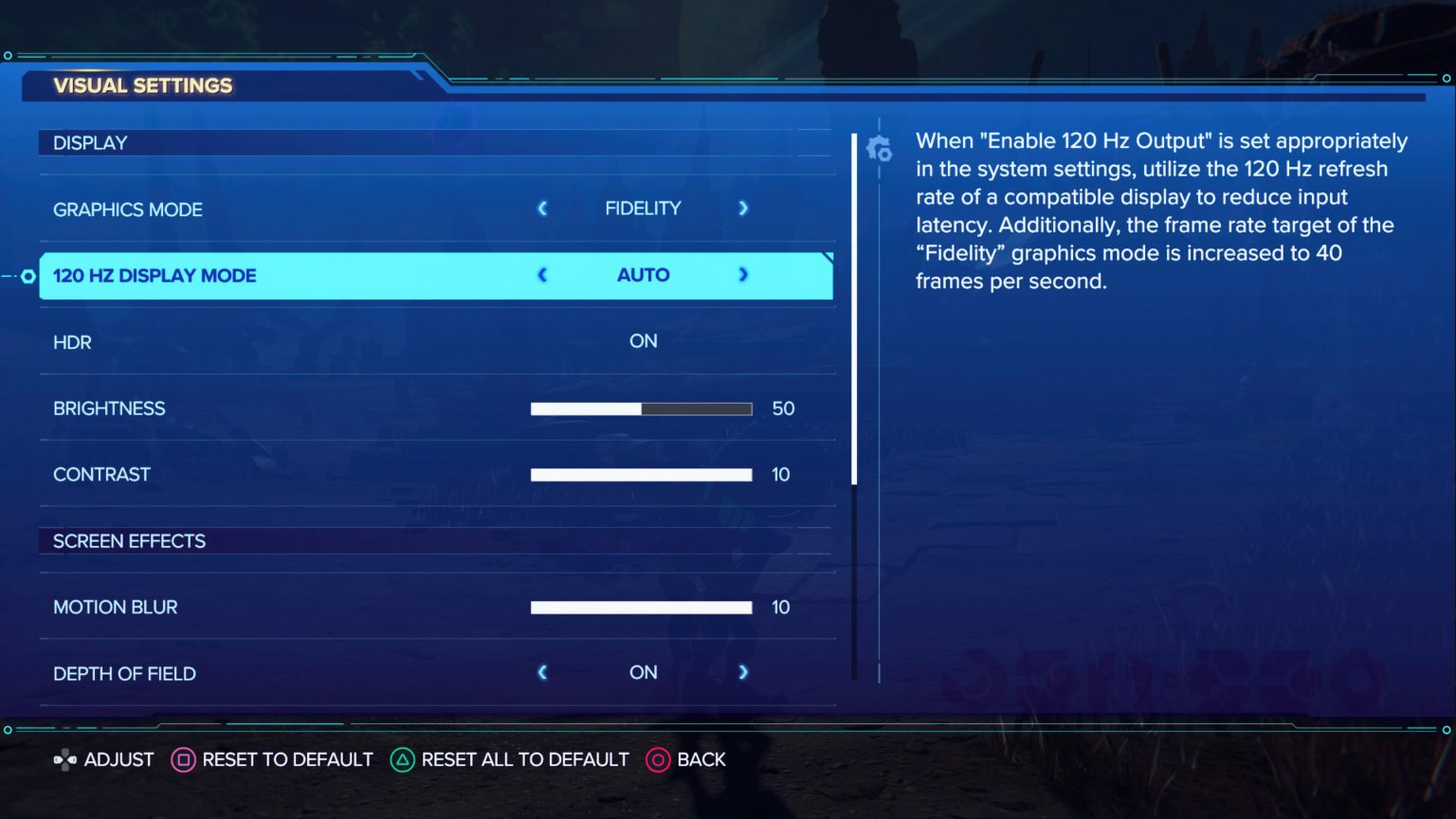1456x819 pixels.
Task: Click the Back option at the bottom
Action: click(x=702, y=759)
